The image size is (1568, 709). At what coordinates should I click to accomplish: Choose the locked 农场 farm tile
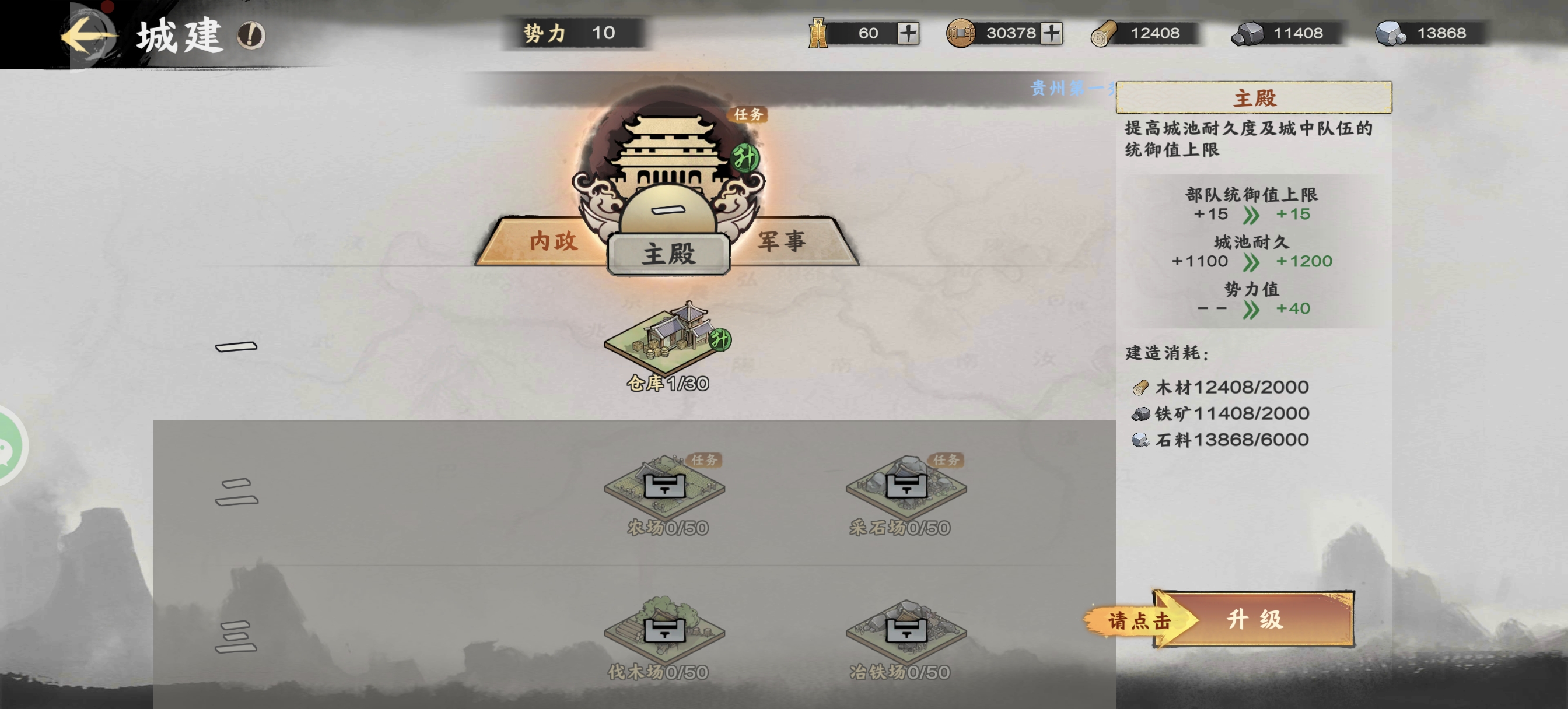pyautogui.click(x=664, y=487)
